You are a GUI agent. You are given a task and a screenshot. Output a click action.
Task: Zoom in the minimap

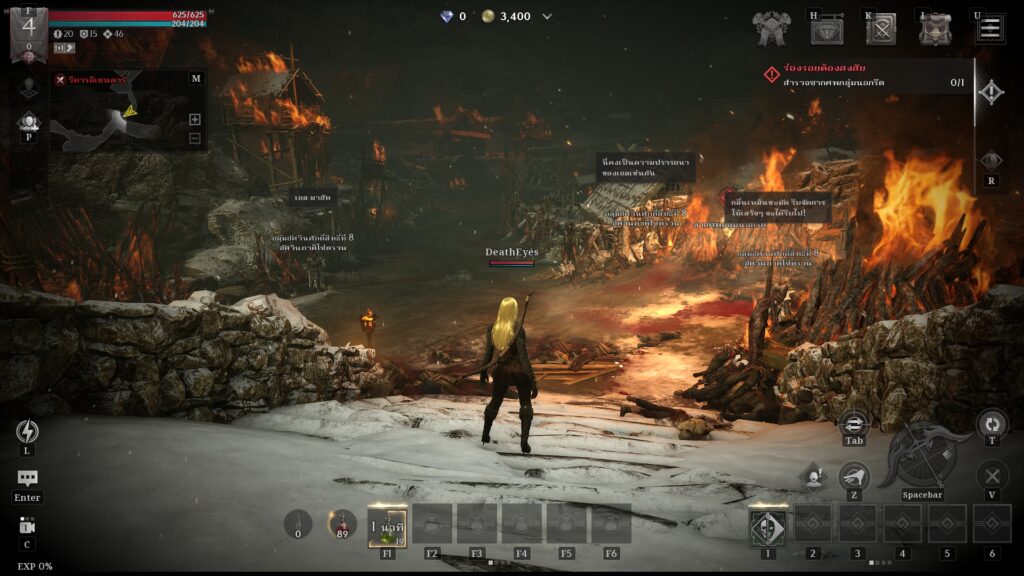(x=195, y=119)
